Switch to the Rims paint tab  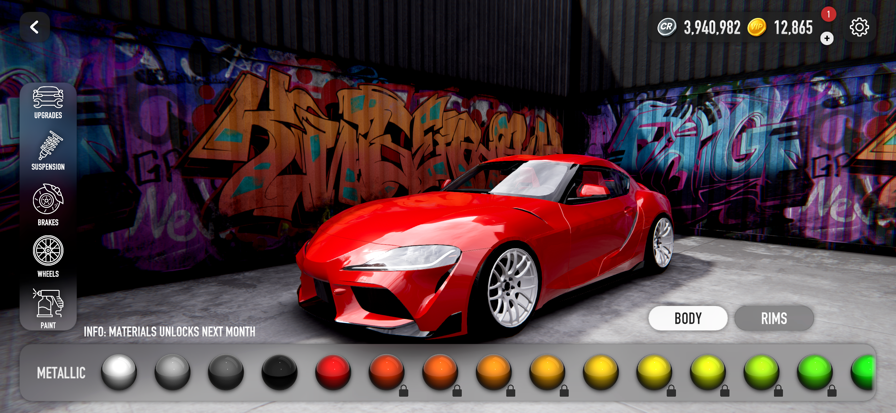click(774, 319)
